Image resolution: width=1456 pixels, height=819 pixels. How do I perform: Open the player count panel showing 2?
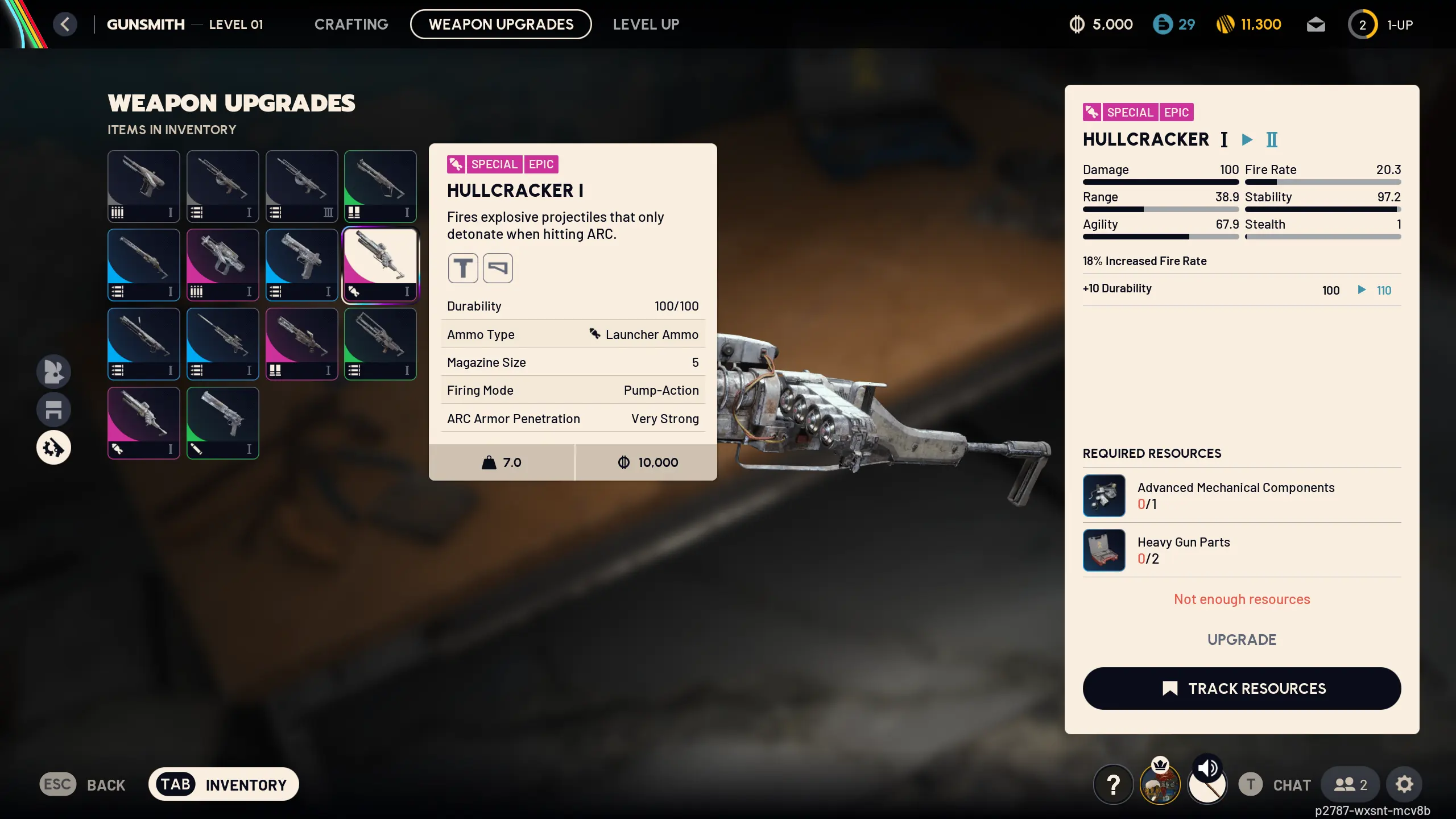coord(1349,784)
